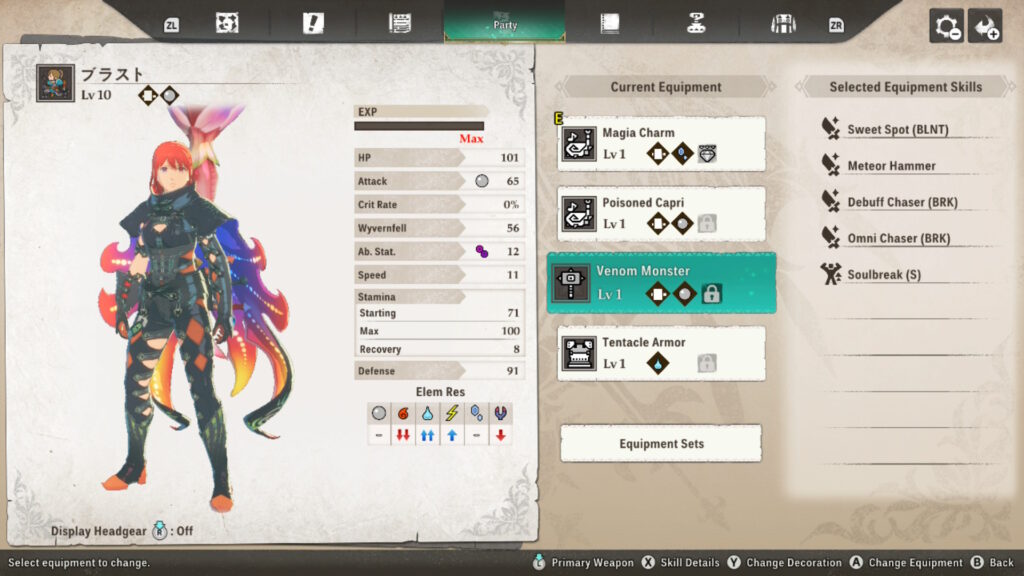Select the Sweet Spot (BLNT) skill
This screenshot has height=576, width=1024.
[897, 129]
